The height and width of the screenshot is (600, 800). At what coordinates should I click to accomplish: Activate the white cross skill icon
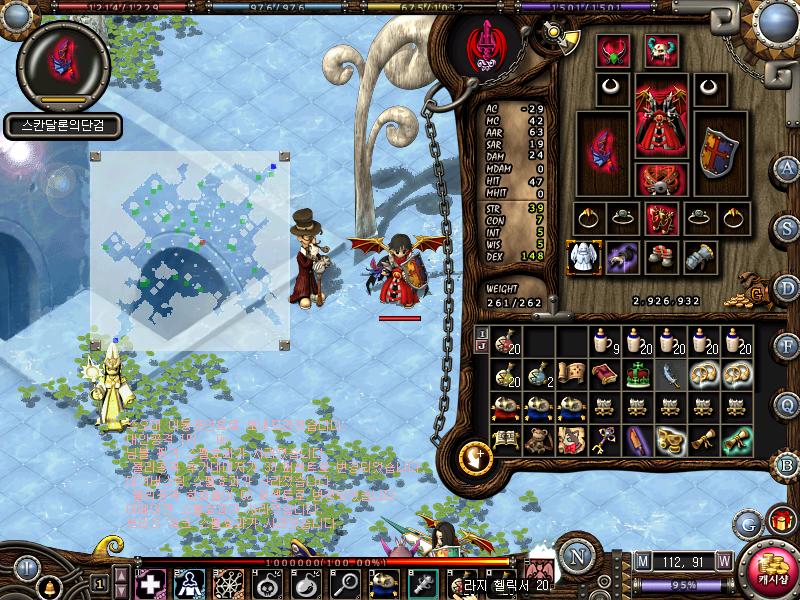point(150,582)
